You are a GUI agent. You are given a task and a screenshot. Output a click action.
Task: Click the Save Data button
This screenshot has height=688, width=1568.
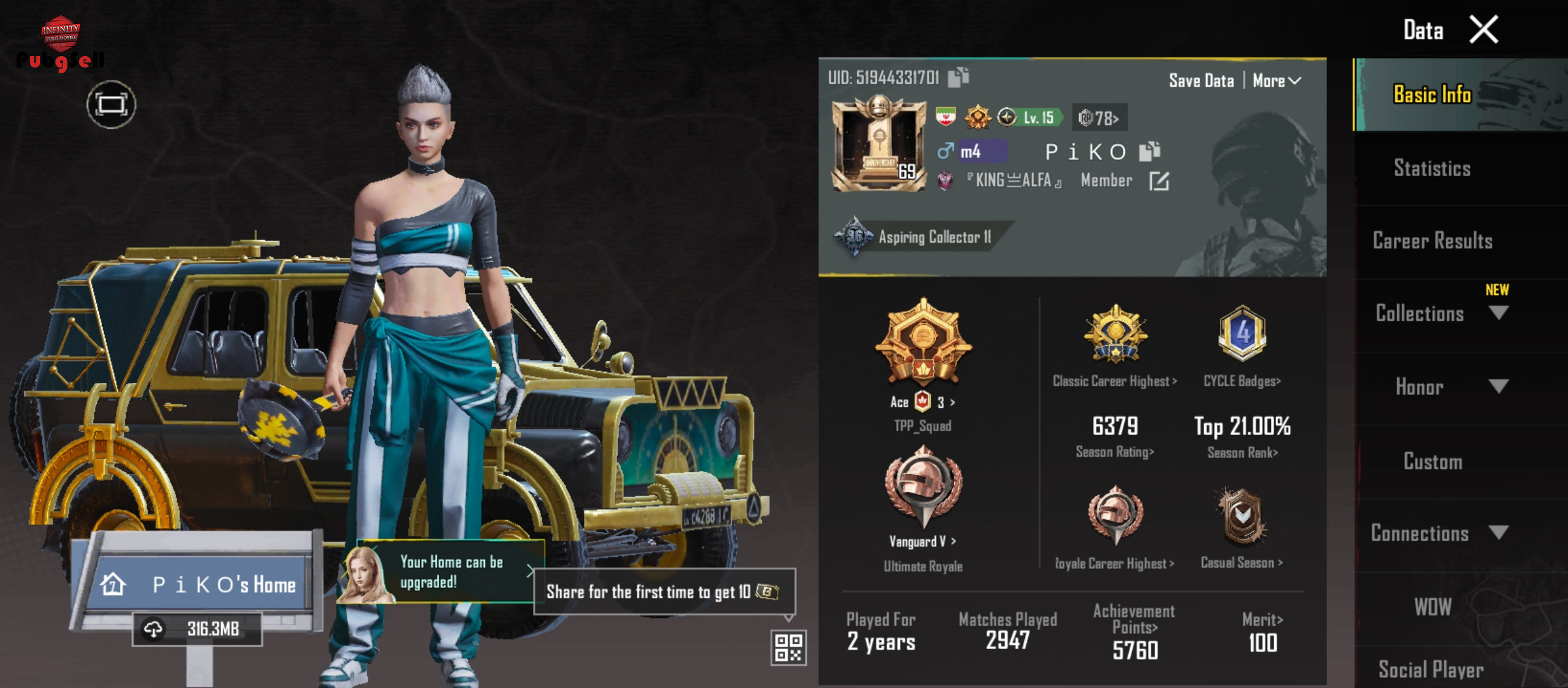(x=1201, y=81)
